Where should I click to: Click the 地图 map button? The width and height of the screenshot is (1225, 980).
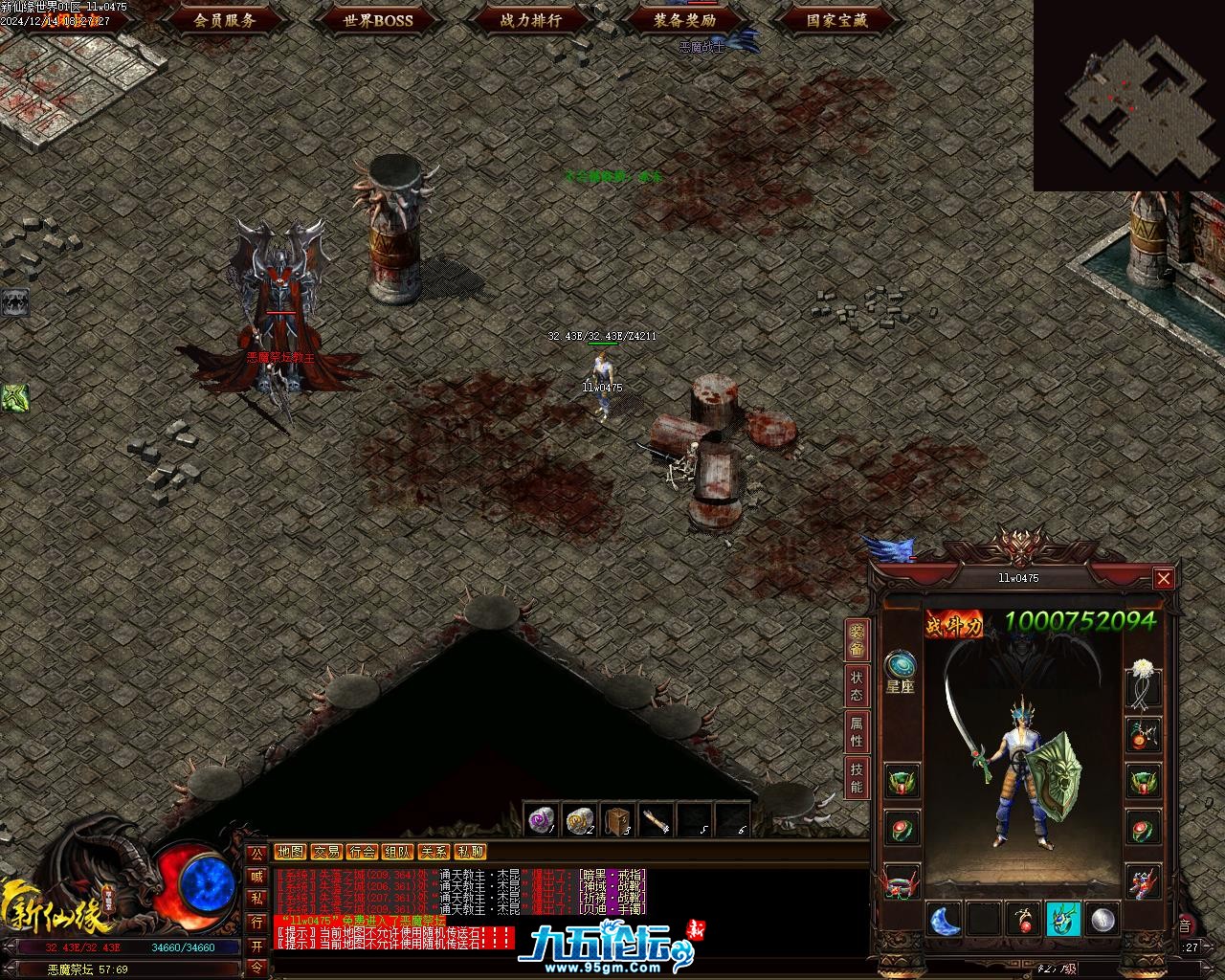click(290, 852)
